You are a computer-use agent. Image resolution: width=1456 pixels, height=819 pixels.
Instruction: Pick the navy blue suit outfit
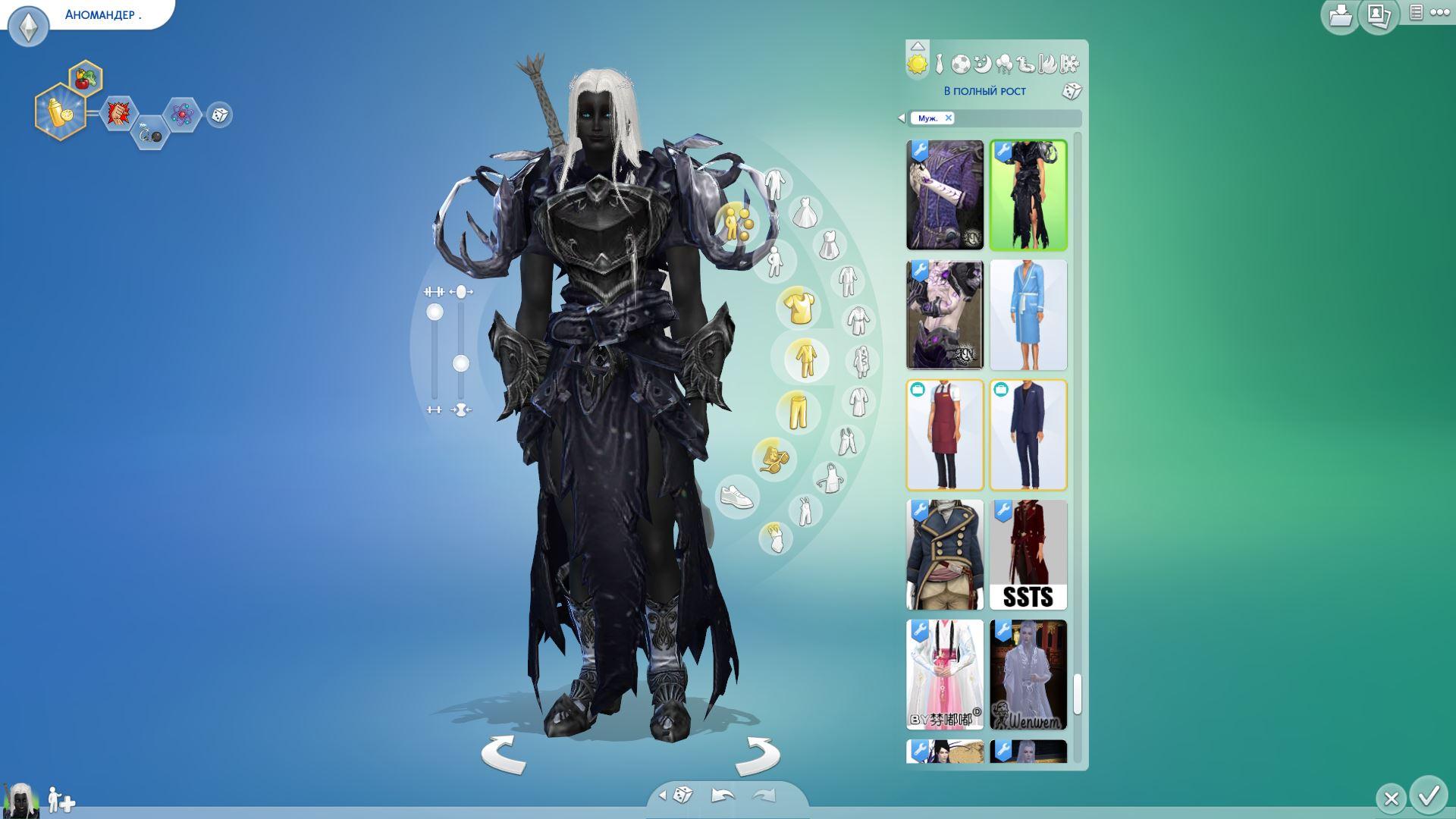pyautogui.click(x=1028, y=435)
